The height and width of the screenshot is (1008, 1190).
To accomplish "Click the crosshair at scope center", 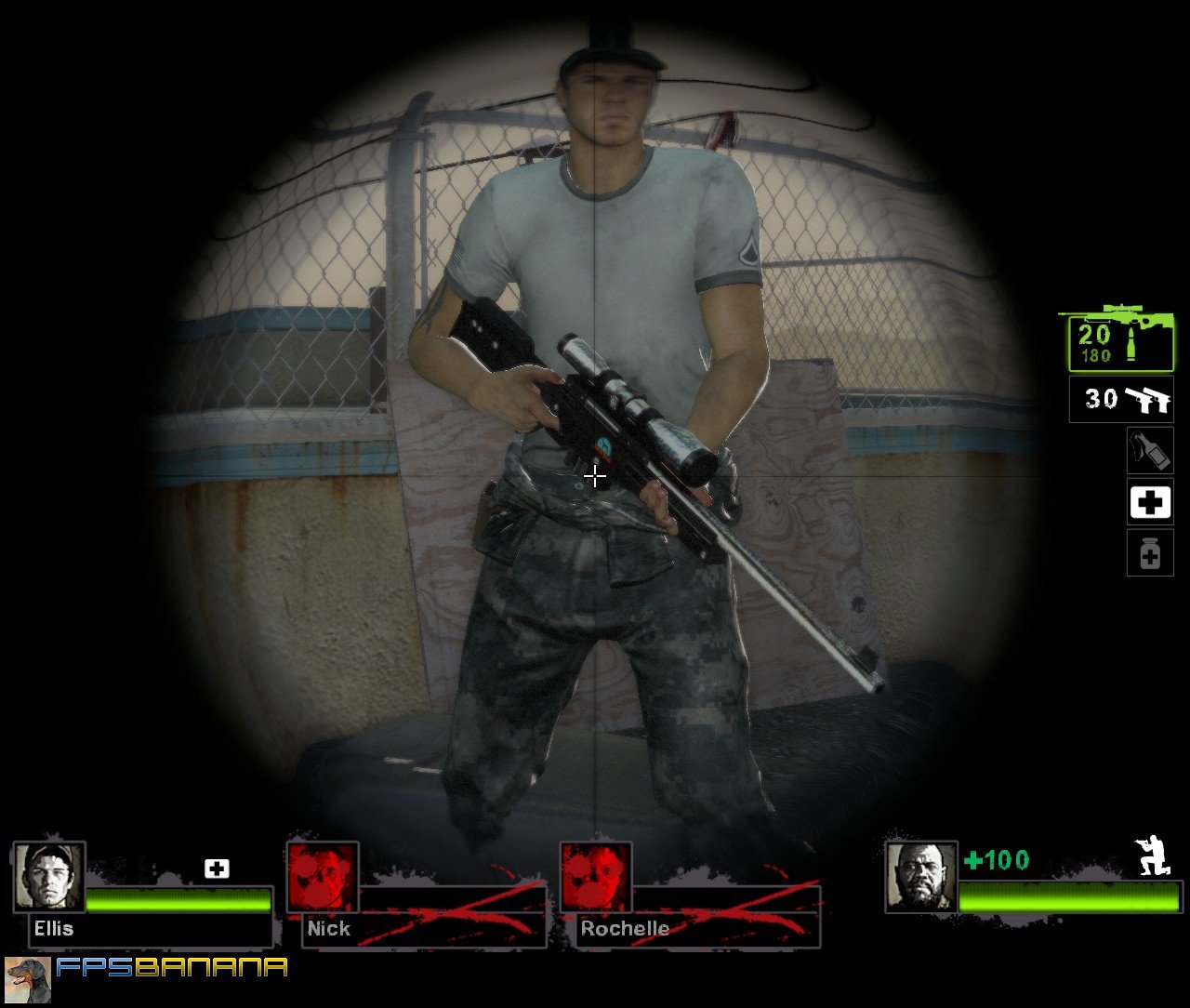I will (594, 476).
